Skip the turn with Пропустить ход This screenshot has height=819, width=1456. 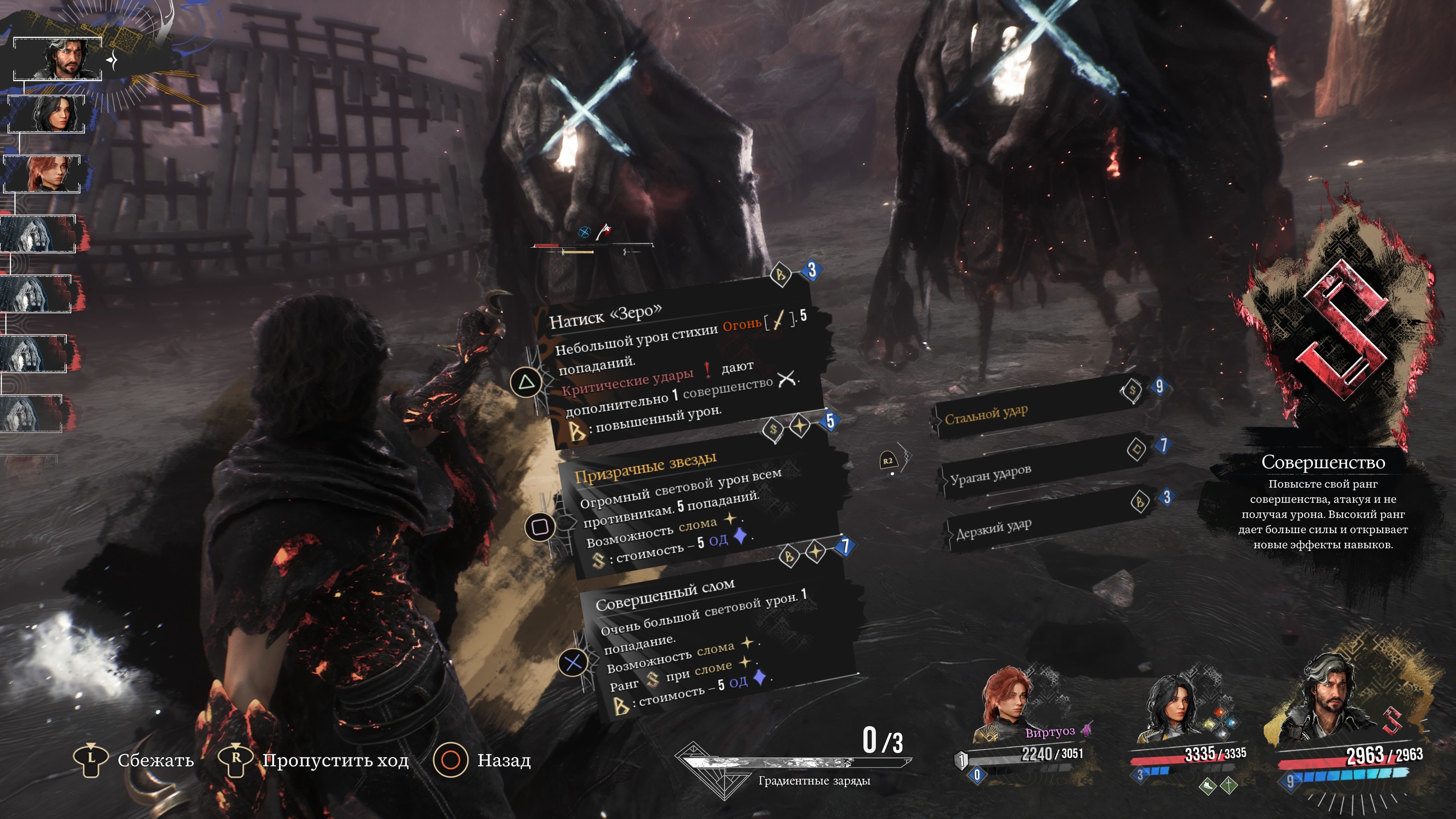314,759
